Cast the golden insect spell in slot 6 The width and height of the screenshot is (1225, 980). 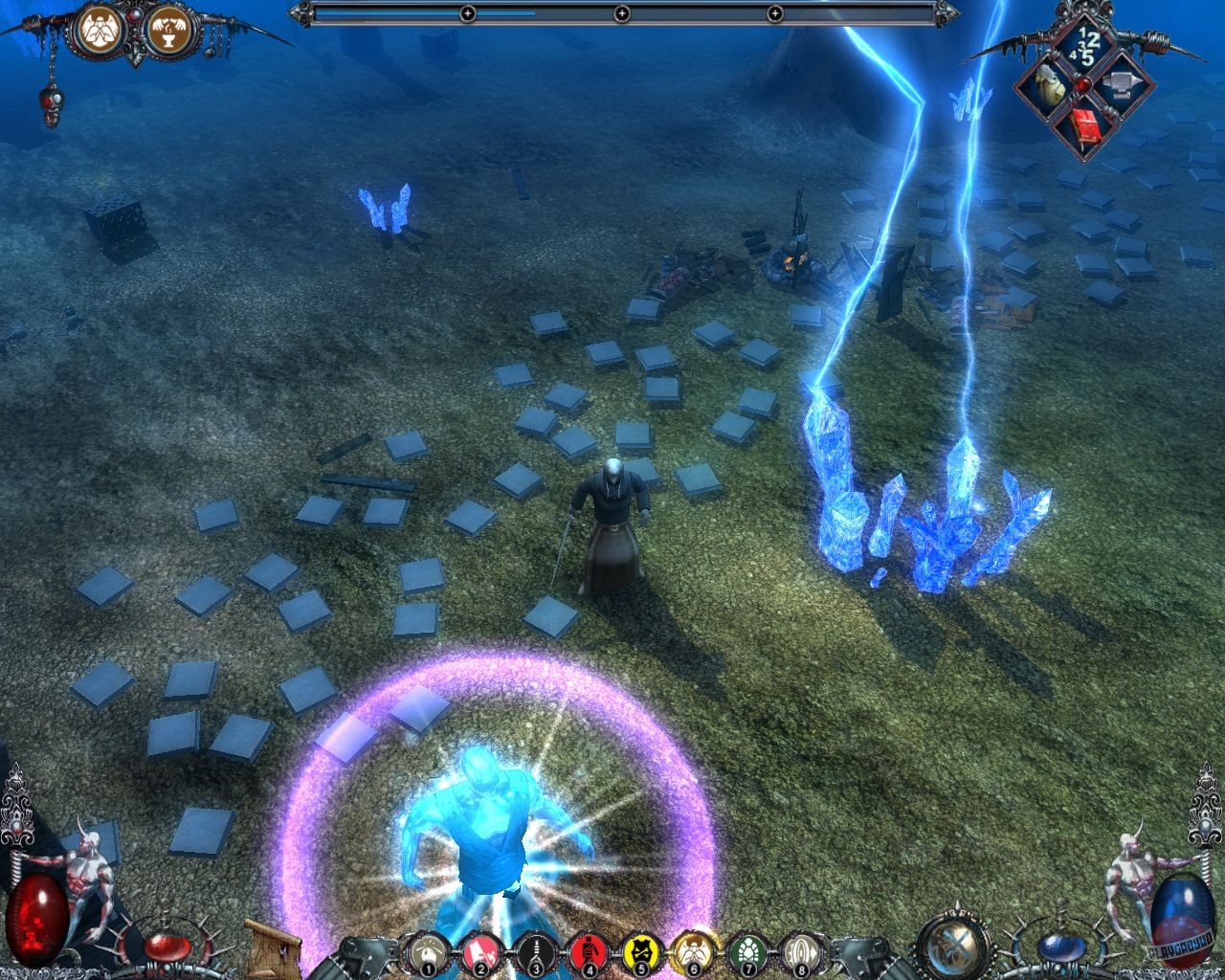point(695,950)
